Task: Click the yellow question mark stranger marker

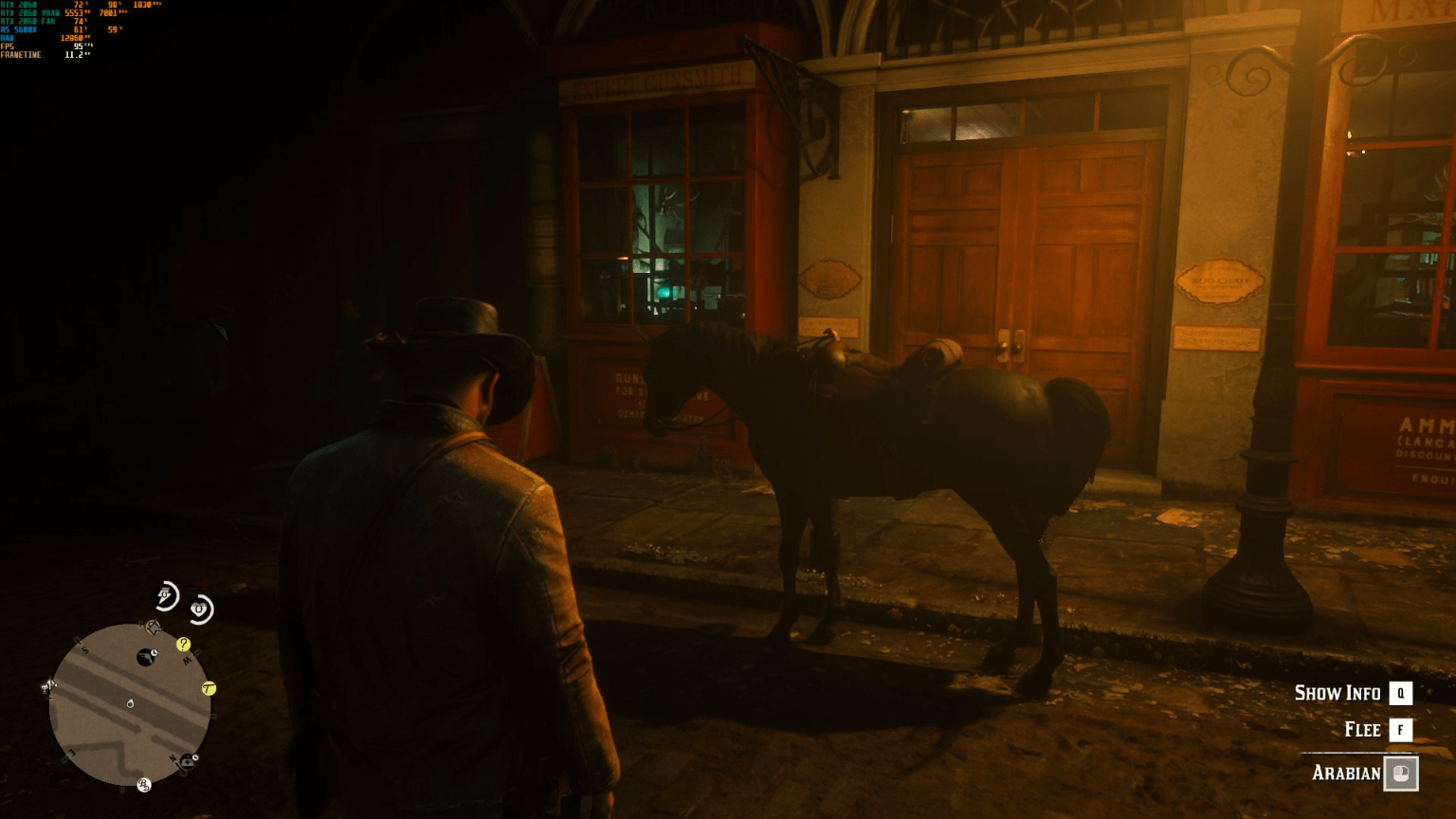Action: (182, 644)
